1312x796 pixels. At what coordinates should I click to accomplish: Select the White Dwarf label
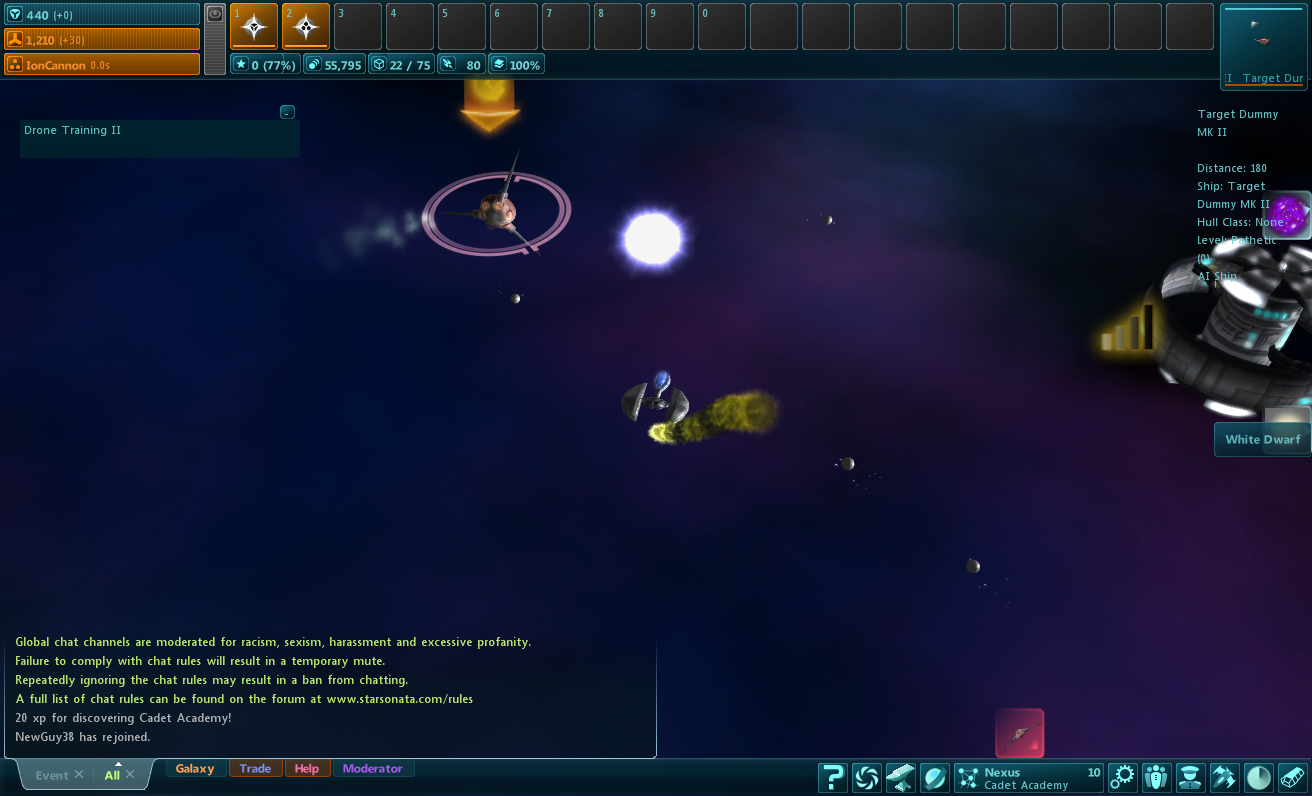[x=1262, y=440]
